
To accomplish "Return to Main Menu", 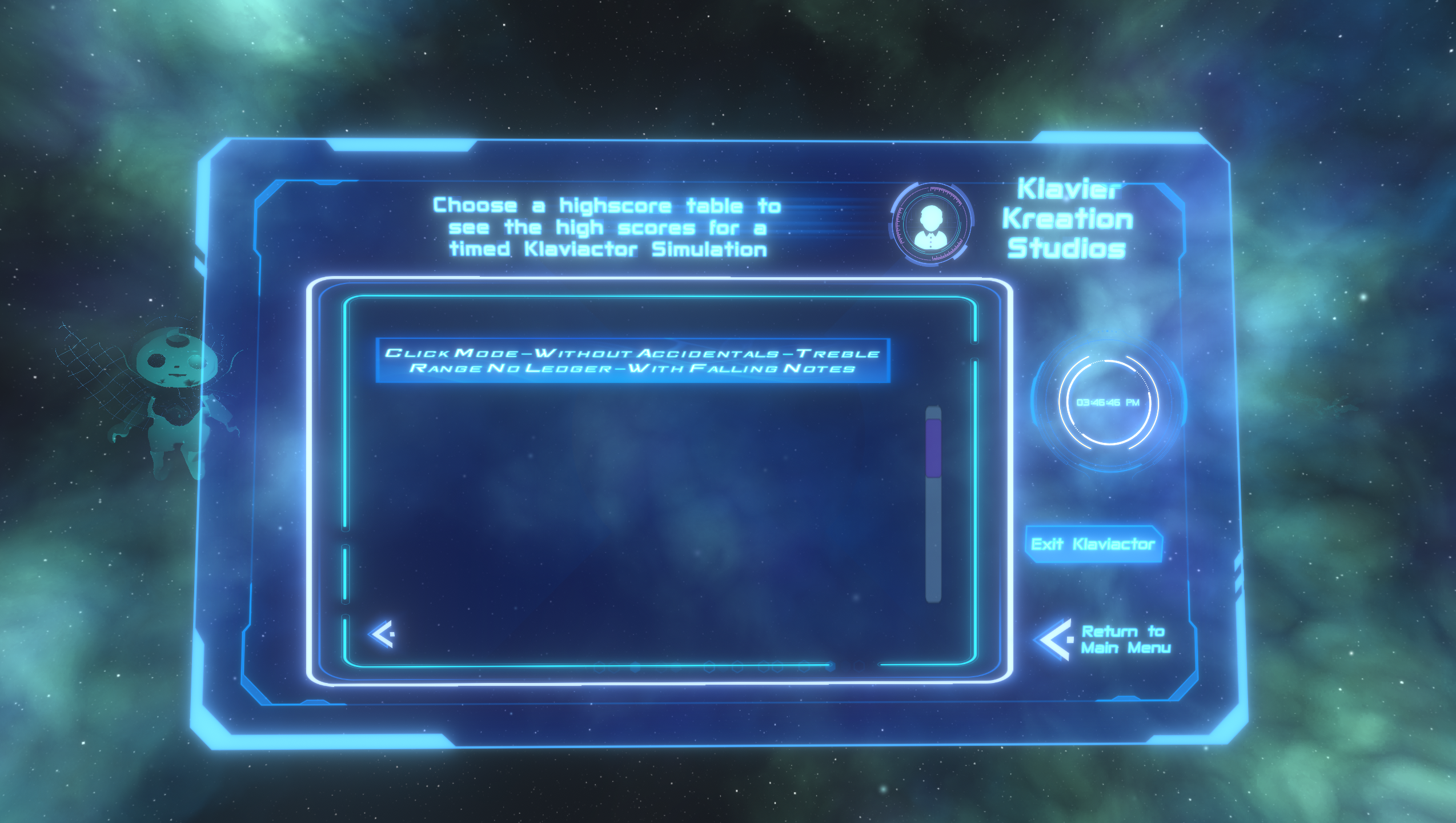I will pos(1104,640).
